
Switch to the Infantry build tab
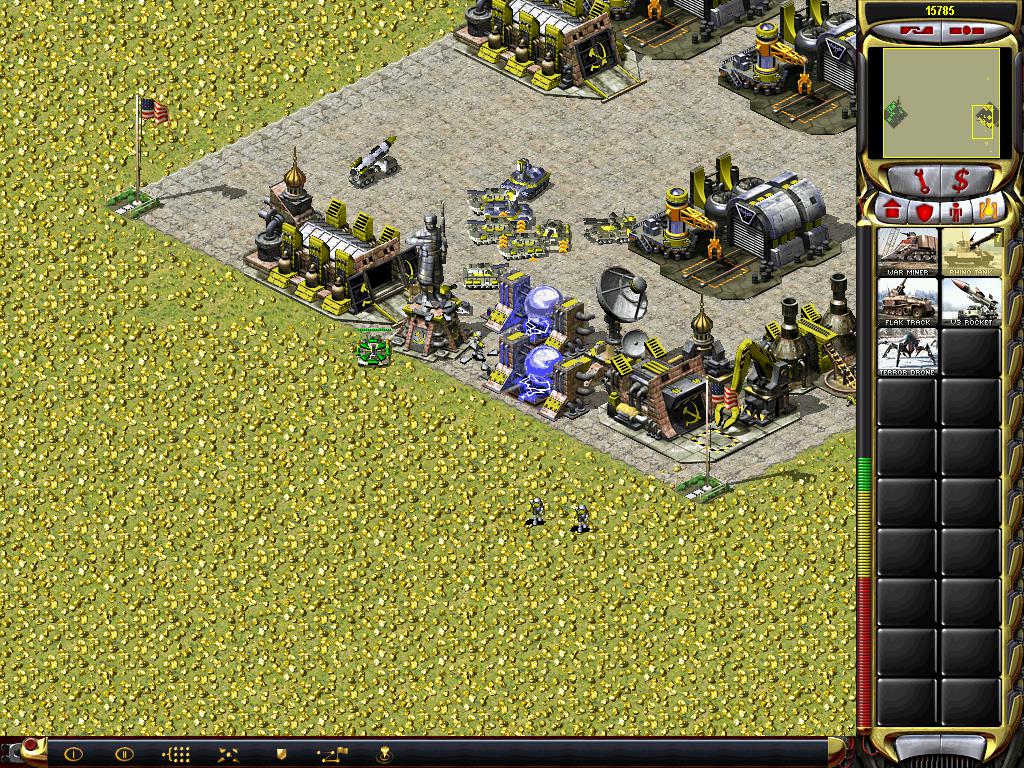[x=954, y=211]
